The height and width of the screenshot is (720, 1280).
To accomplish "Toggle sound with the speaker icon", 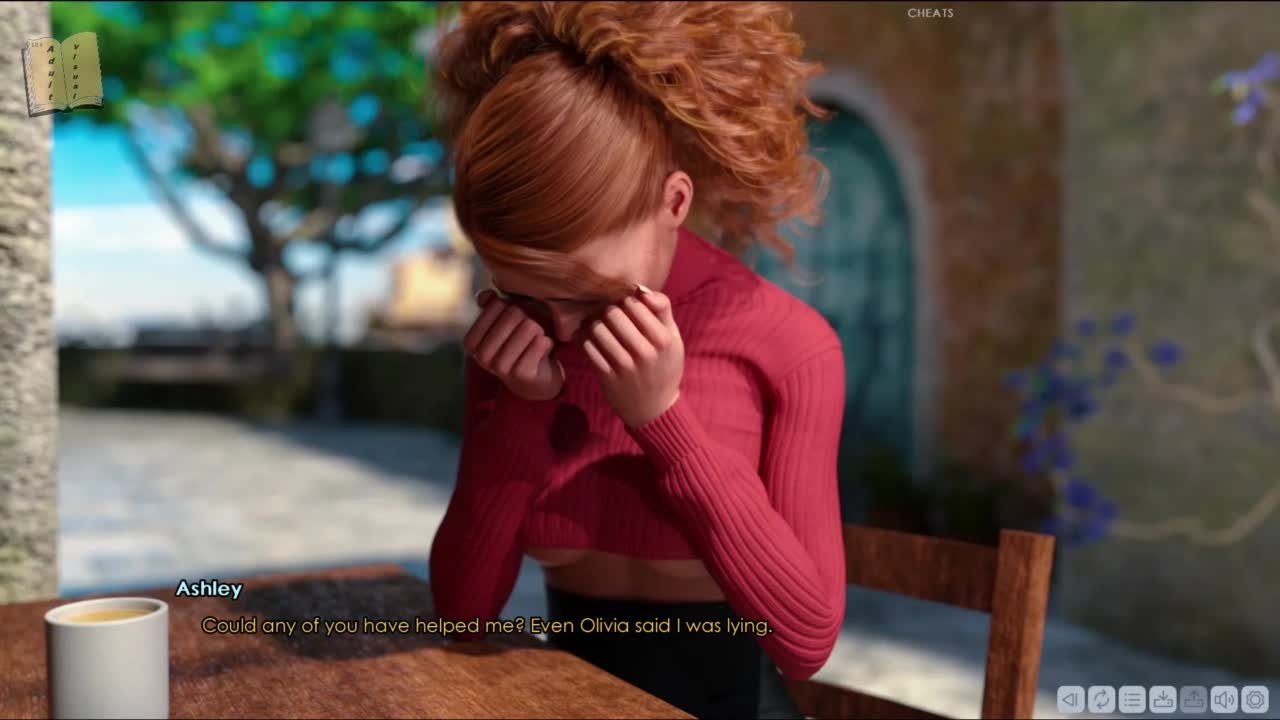I will [1224, 699].
